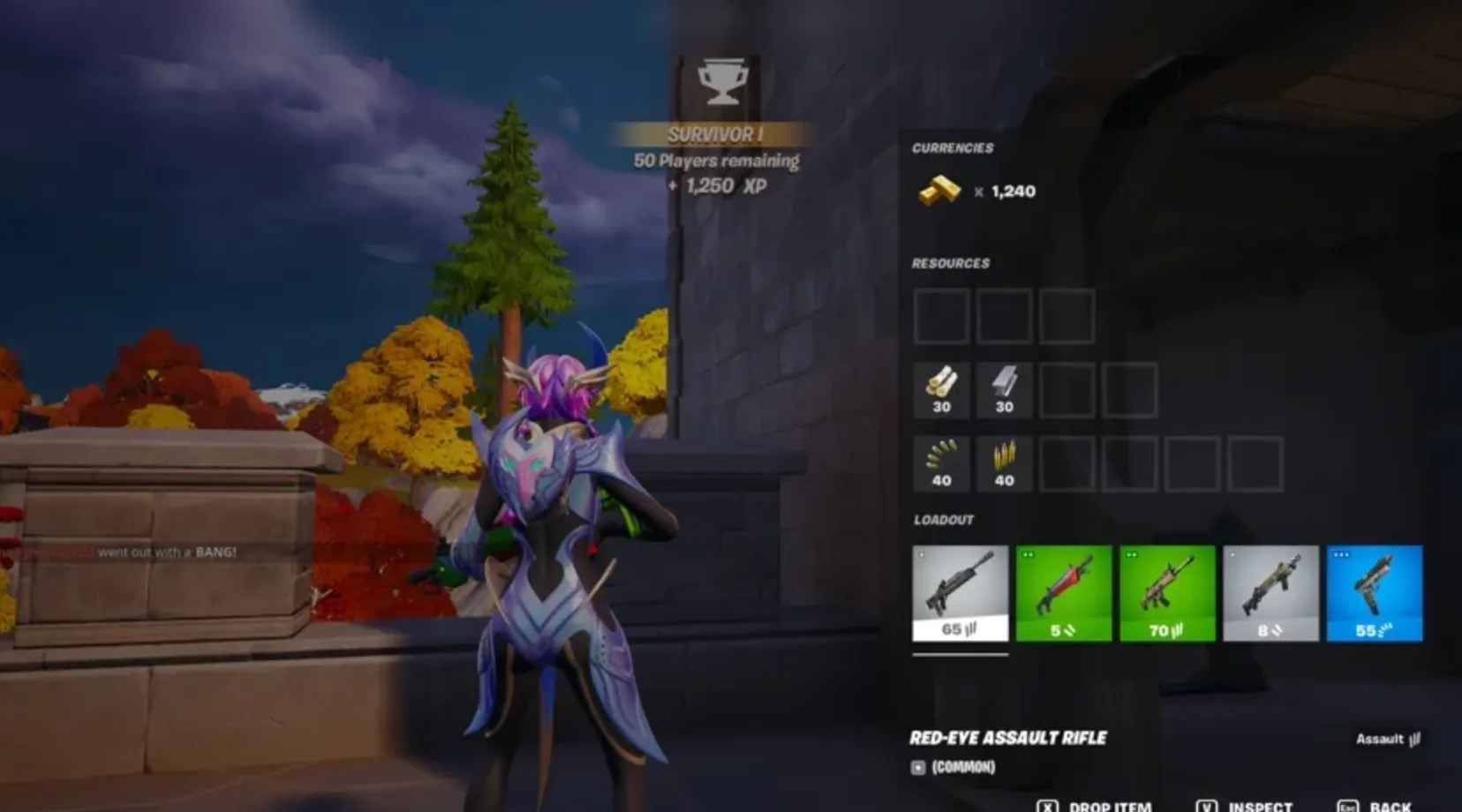Click the controller icon above COMMON label

[918, 767]
